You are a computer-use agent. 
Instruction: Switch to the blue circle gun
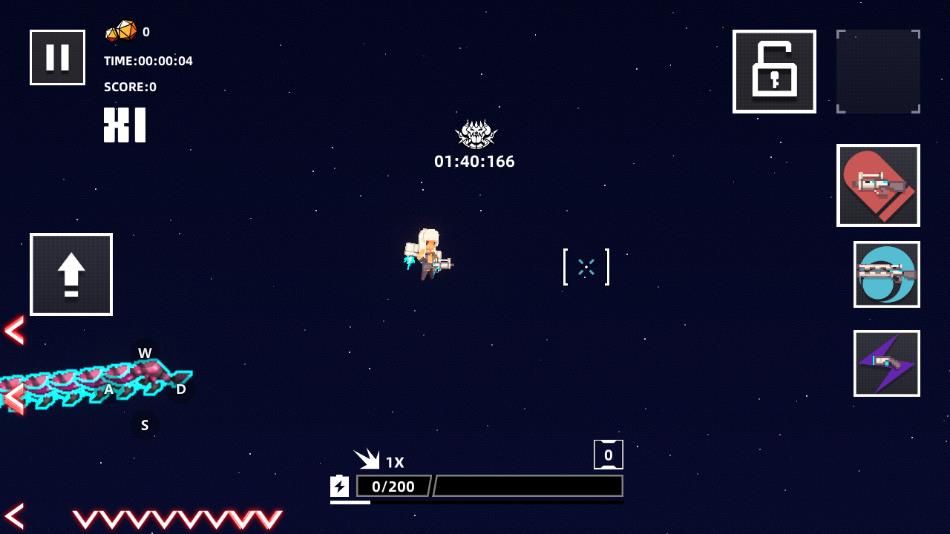886,274
